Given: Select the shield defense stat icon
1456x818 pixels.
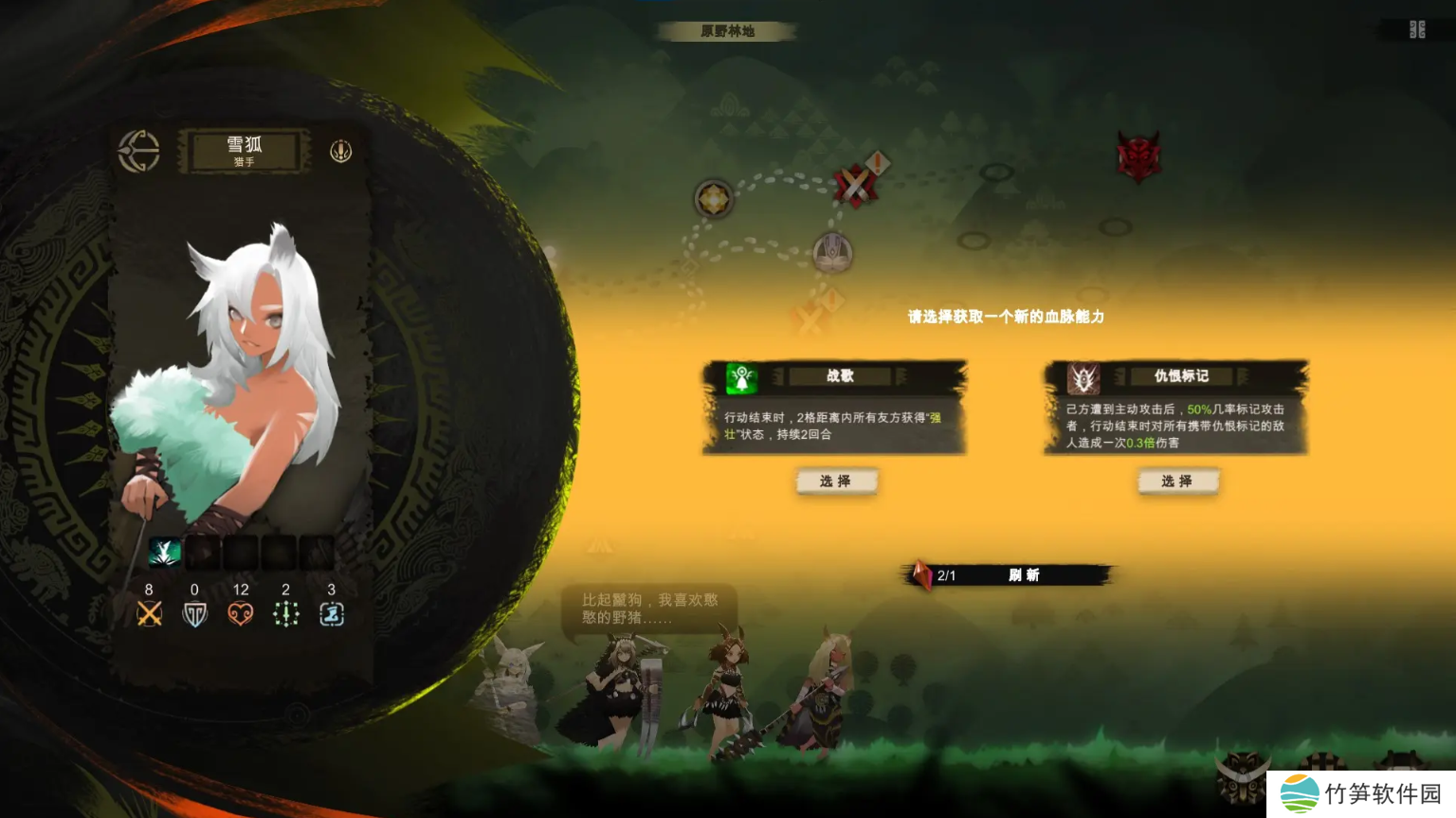Looking at the screenshot, I should pos(194,614).
